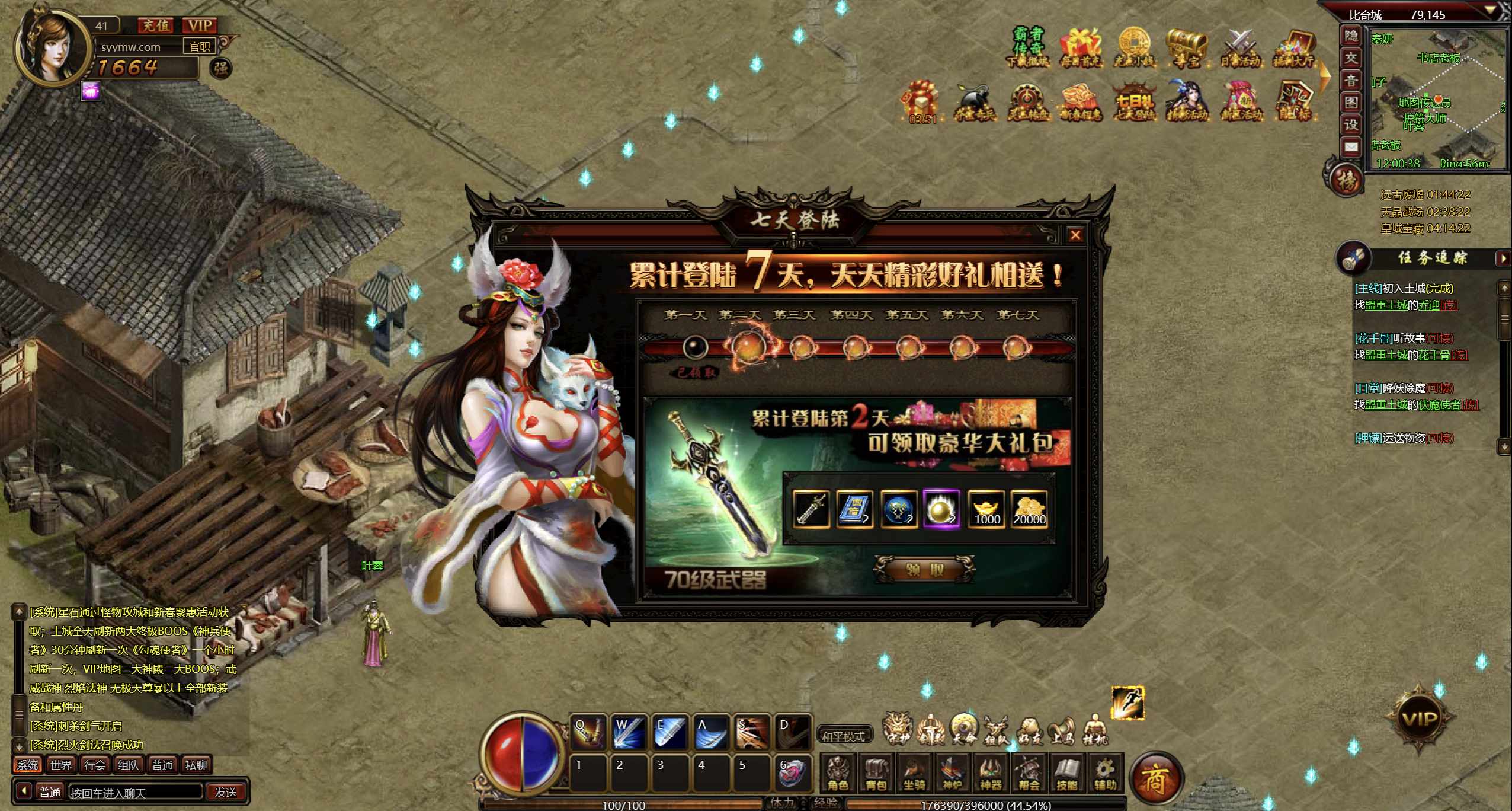Toggle the 和平模式 attack mode button
Viewport: 1512px width, 811px height.
844,736
